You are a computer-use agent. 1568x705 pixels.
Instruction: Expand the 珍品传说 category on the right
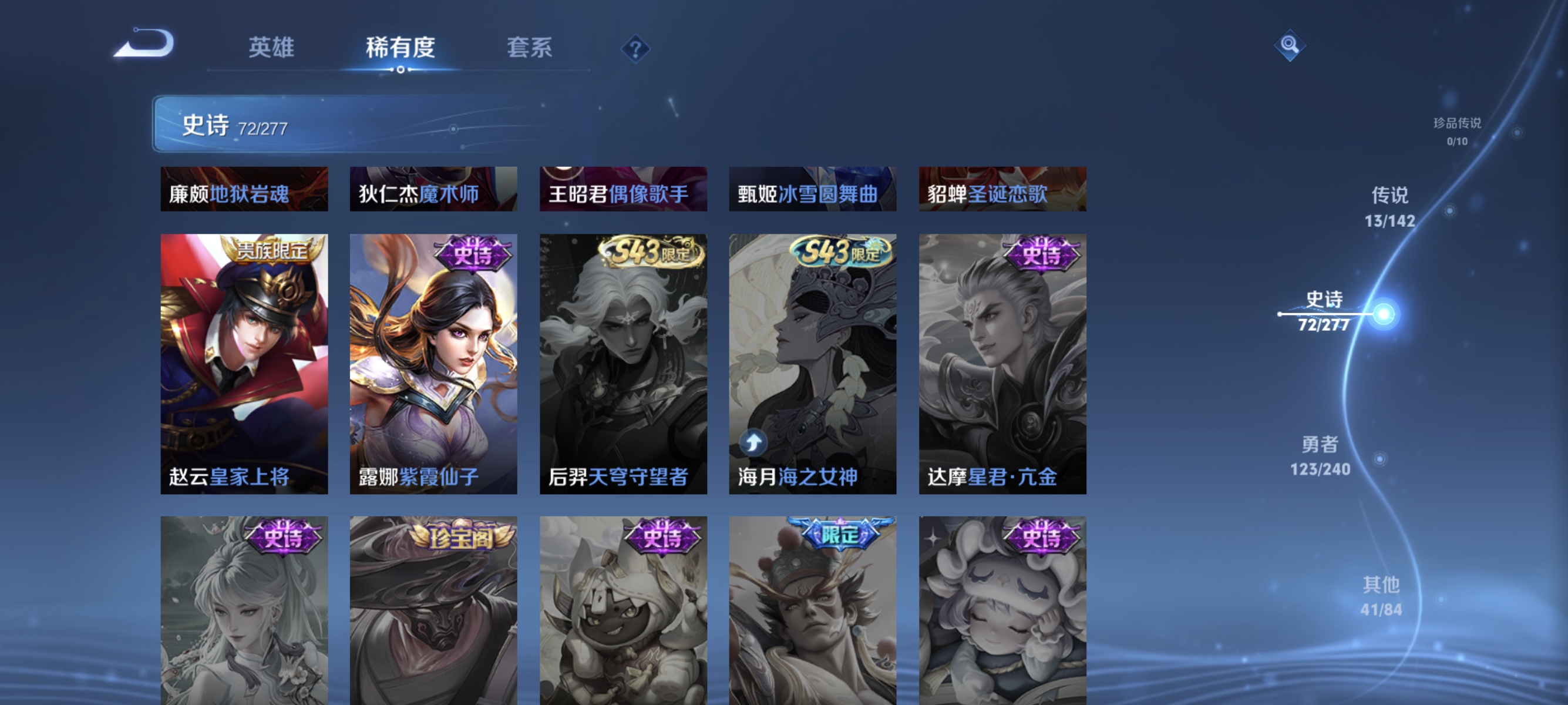point(1456,131)
